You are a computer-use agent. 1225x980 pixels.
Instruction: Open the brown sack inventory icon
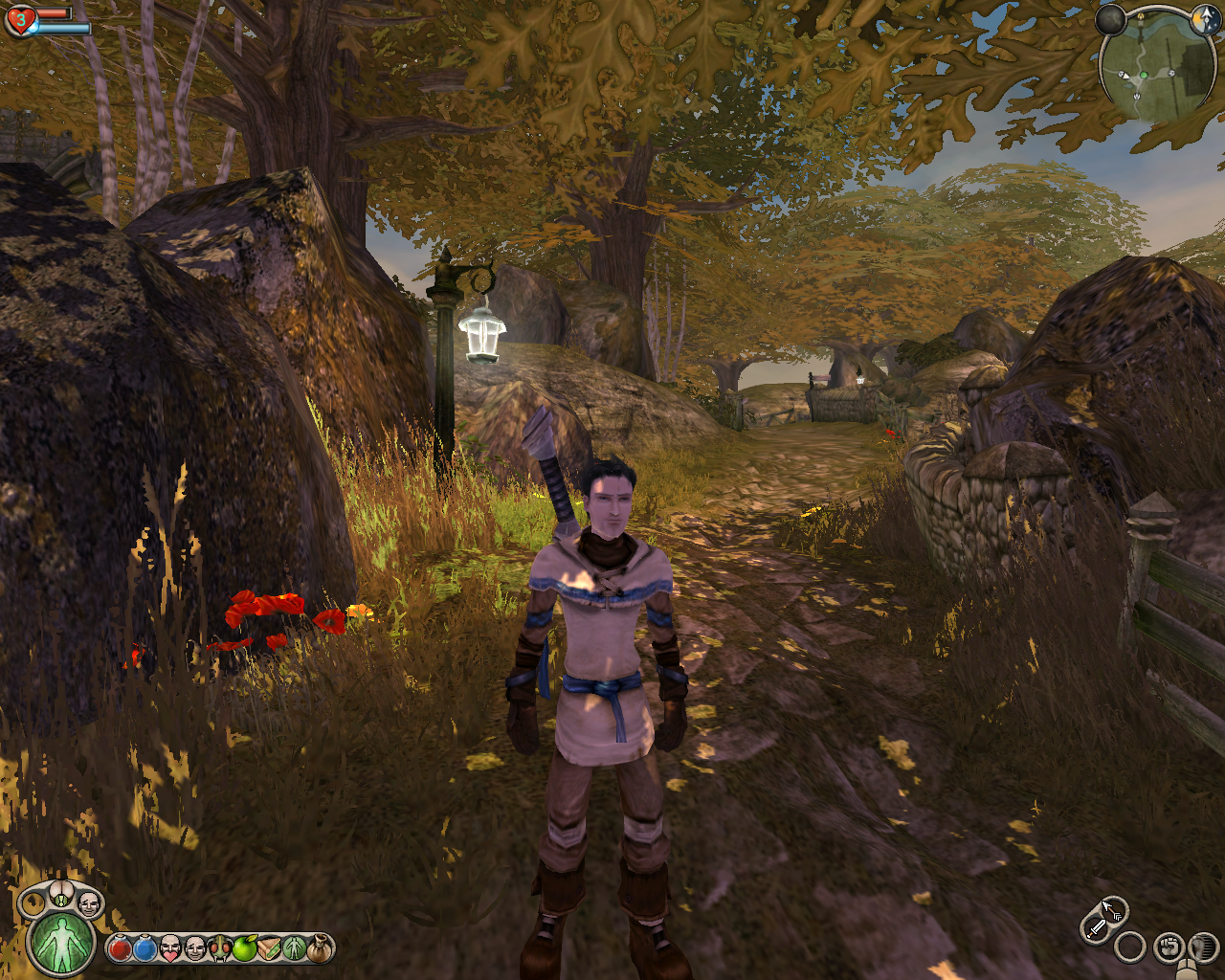tap(320, 948)
